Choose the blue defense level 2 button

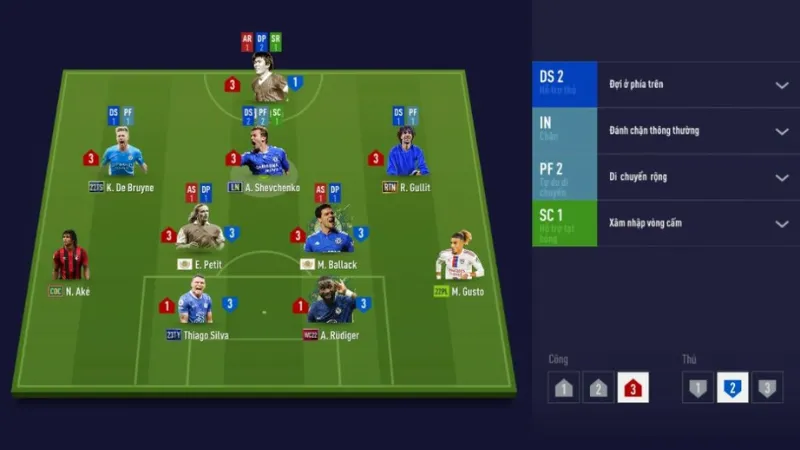(x=733, y=387)
